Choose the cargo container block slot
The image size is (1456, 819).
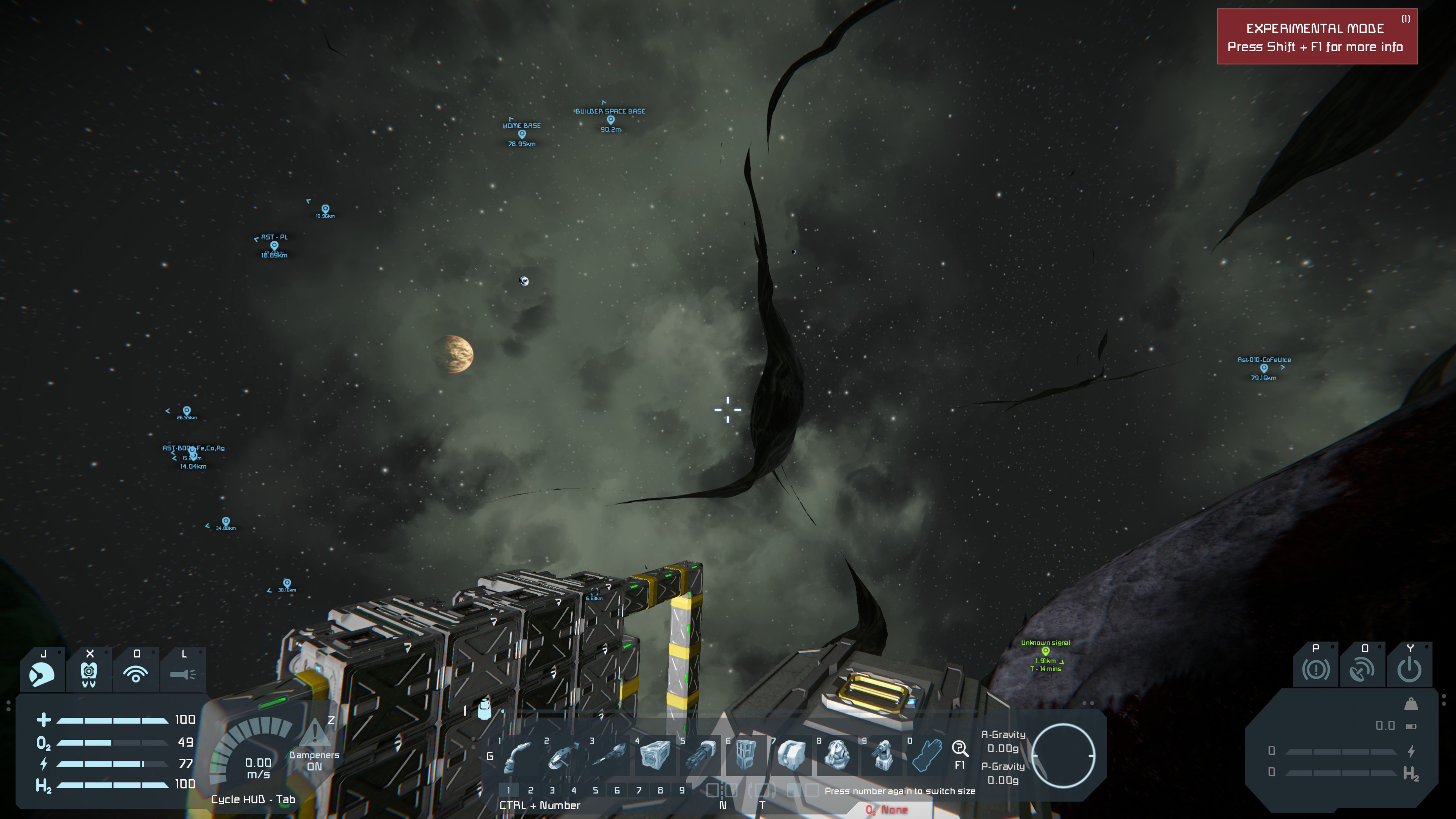point(654,756)
